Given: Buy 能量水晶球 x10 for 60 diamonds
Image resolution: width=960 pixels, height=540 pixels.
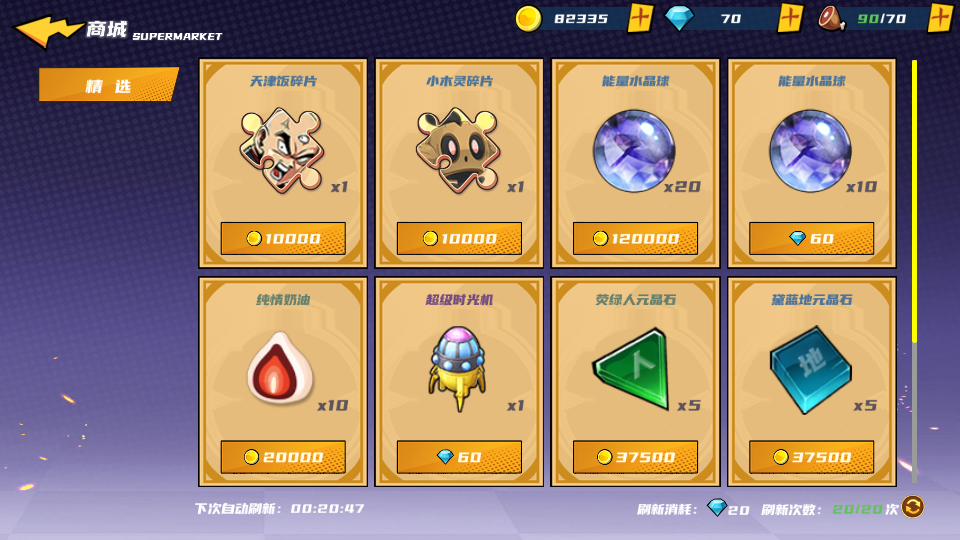Looking at the screenshot, I should 811,238.
